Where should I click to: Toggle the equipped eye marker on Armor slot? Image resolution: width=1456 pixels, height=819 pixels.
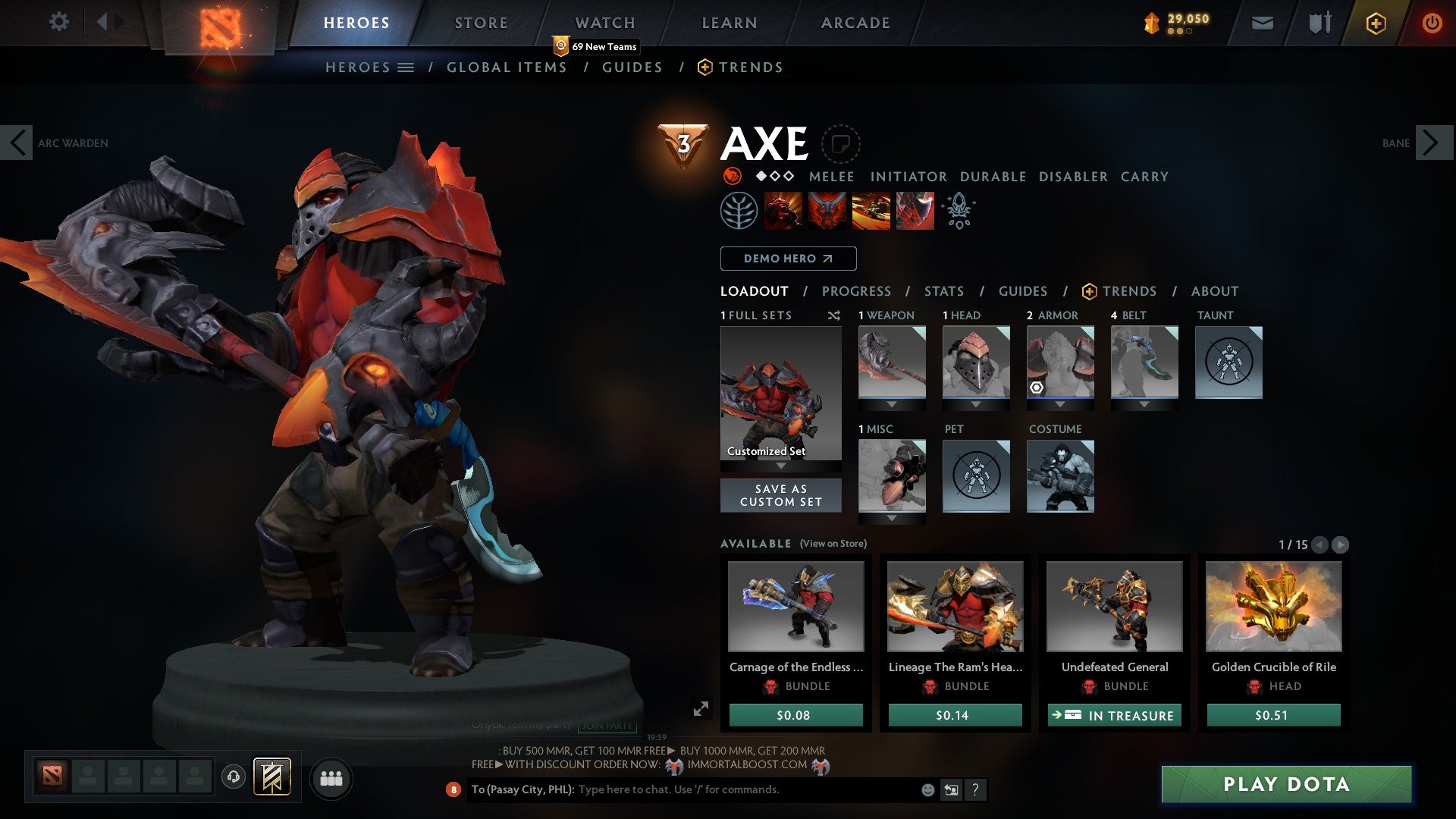click(1037, 388)
